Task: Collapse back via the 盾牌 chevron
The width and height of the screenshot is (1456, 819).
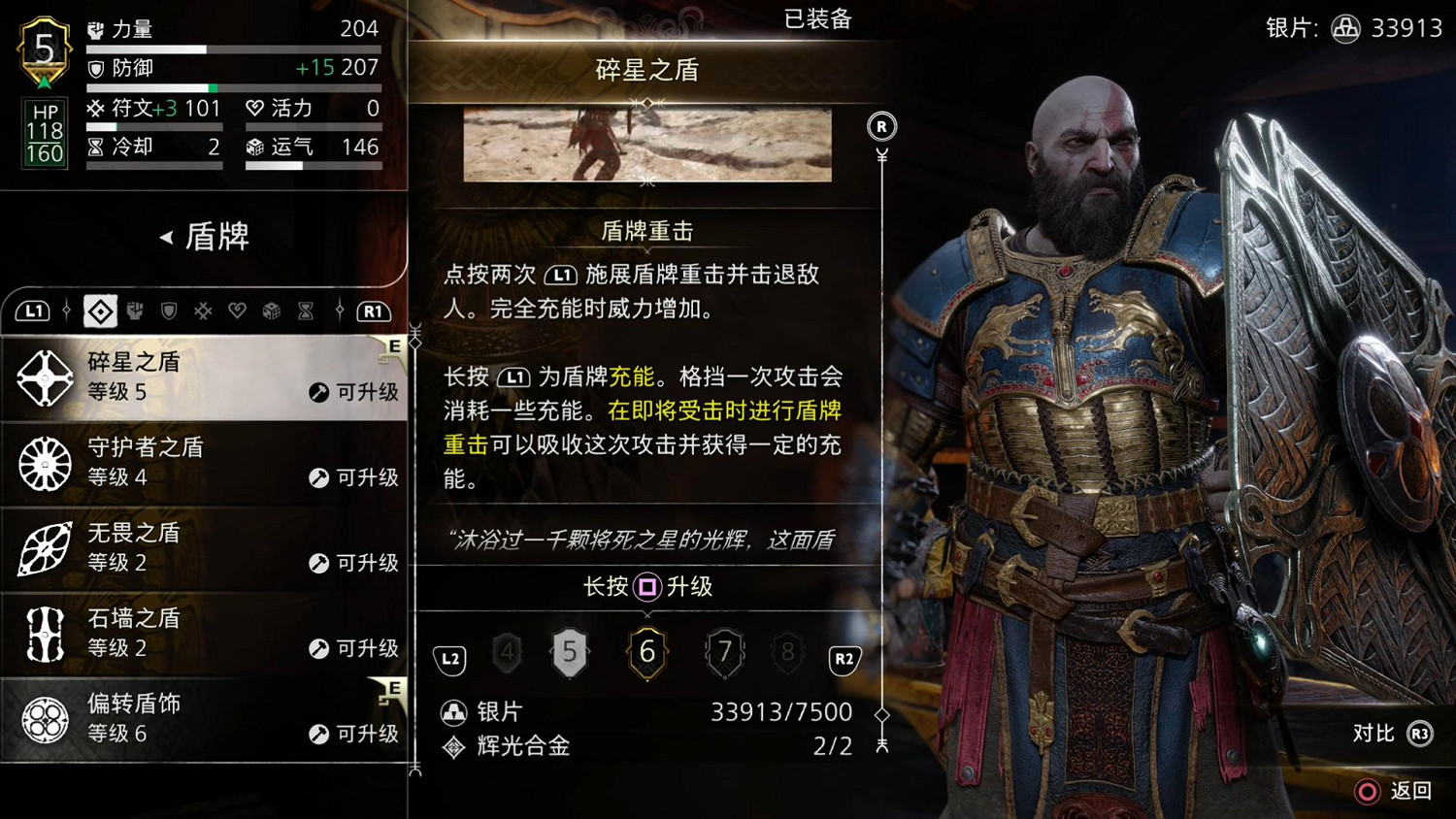Action: (167, 236)
